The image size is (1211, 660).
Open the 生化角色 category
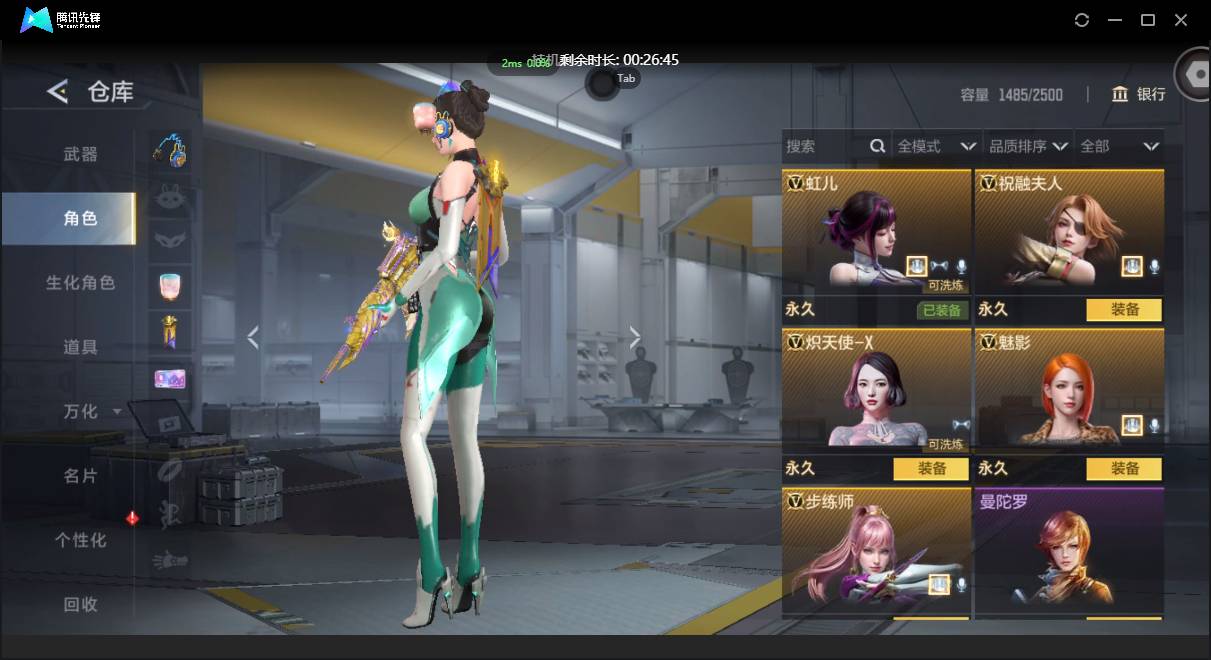(80, 283)
